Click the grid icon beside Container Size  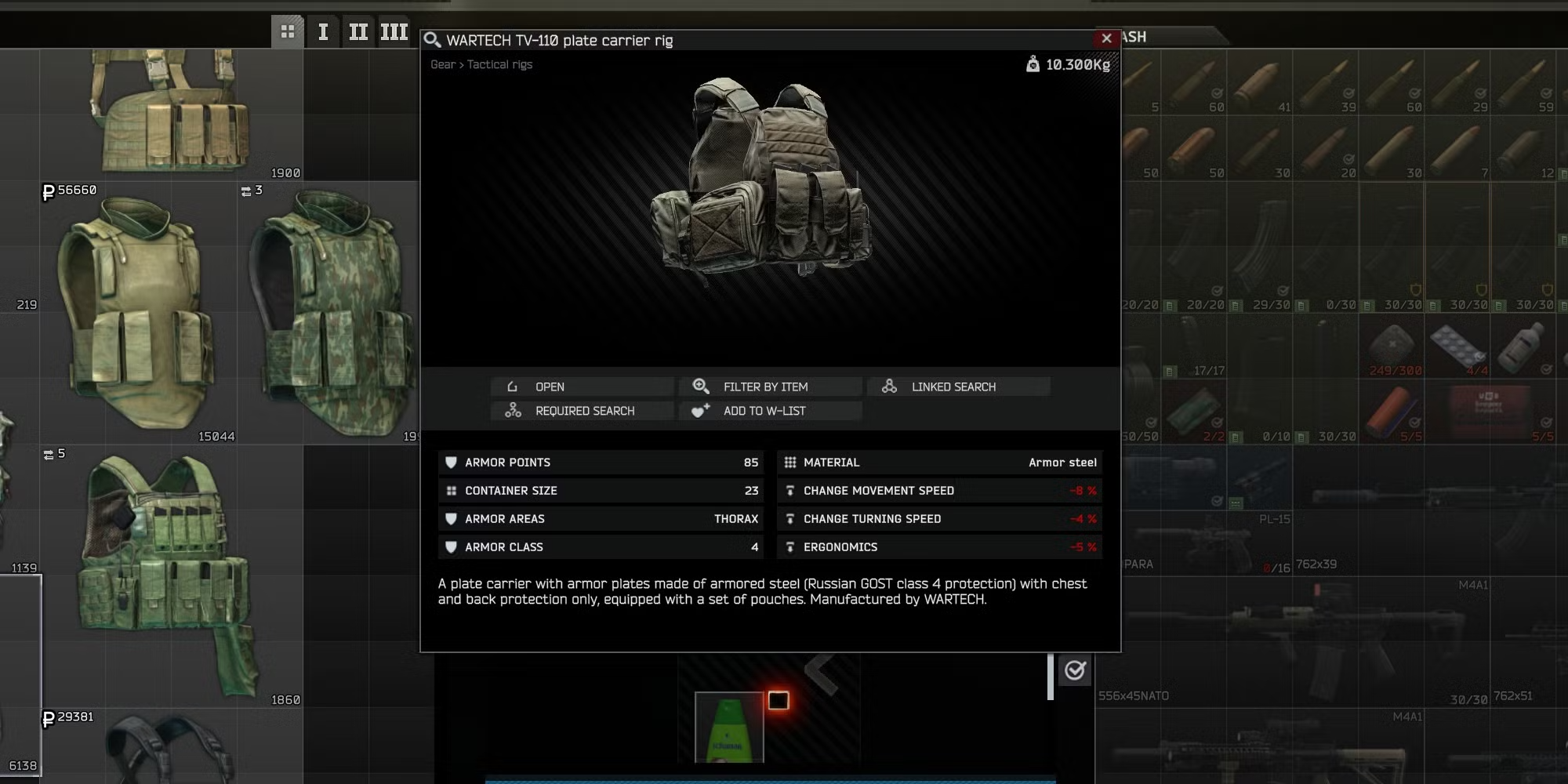tap(451, 490)
